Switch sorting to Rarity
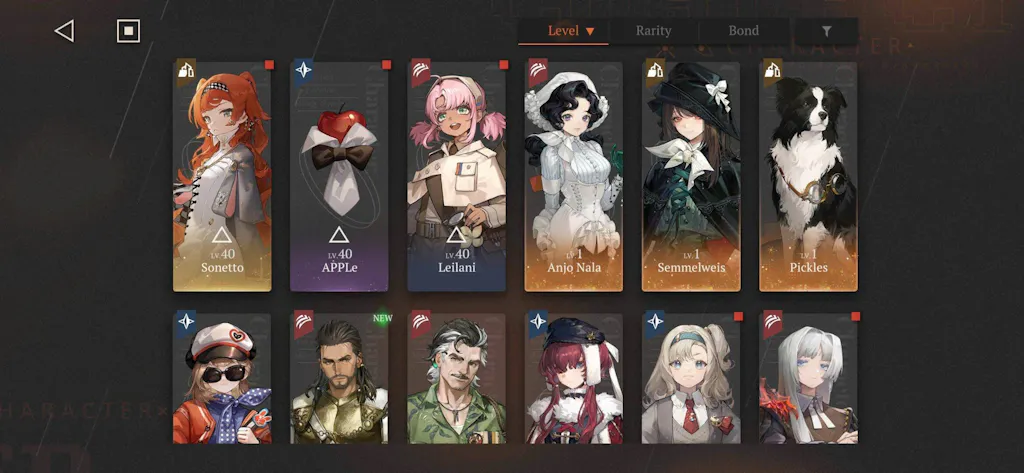1024x473 pixels. 653,31
